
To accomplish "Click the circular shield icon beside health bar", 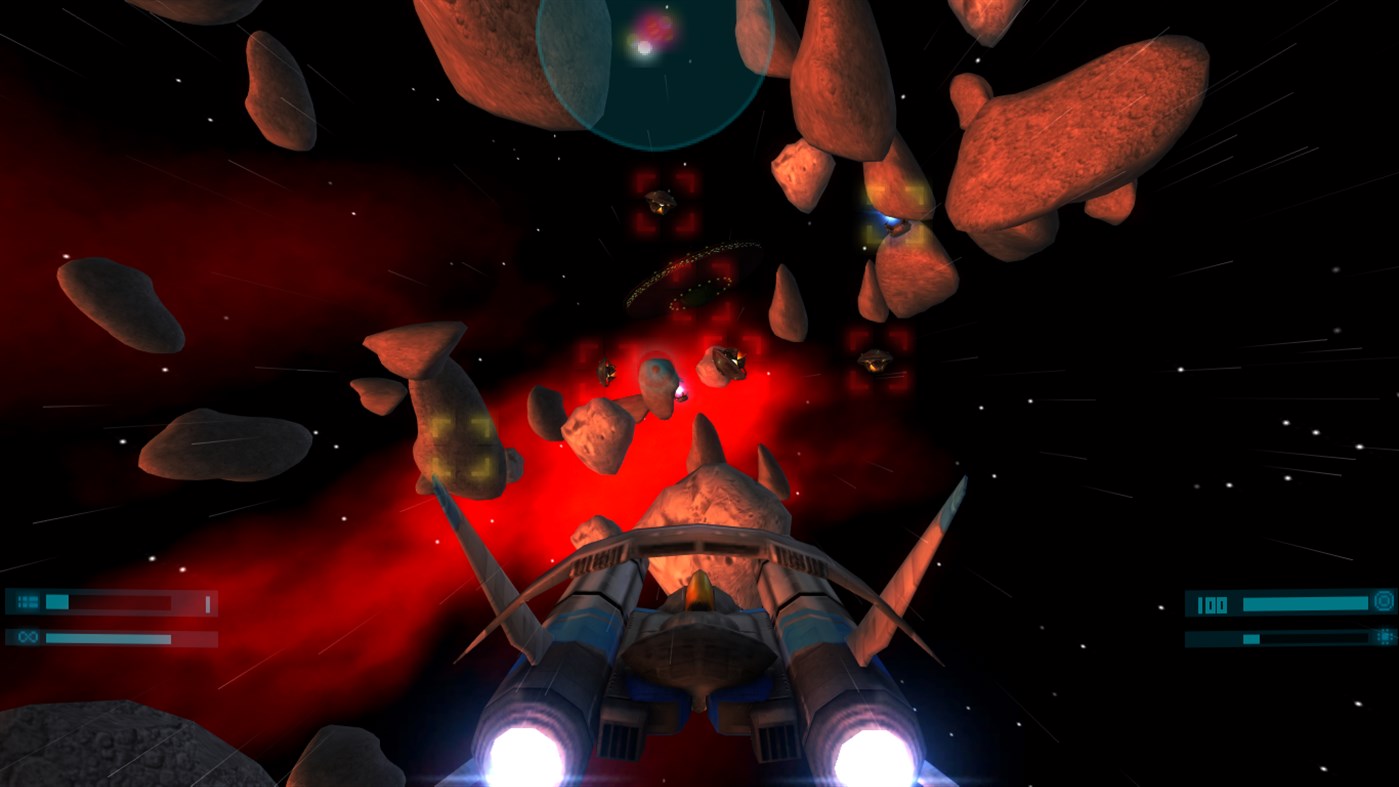I will click(1383, 602).
